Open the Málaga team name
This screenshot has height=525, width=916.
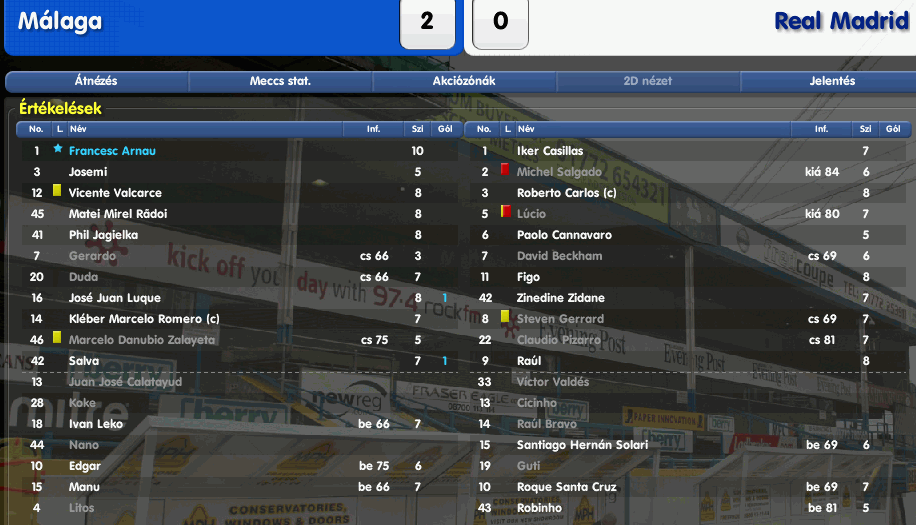click(x=60, y=21)
